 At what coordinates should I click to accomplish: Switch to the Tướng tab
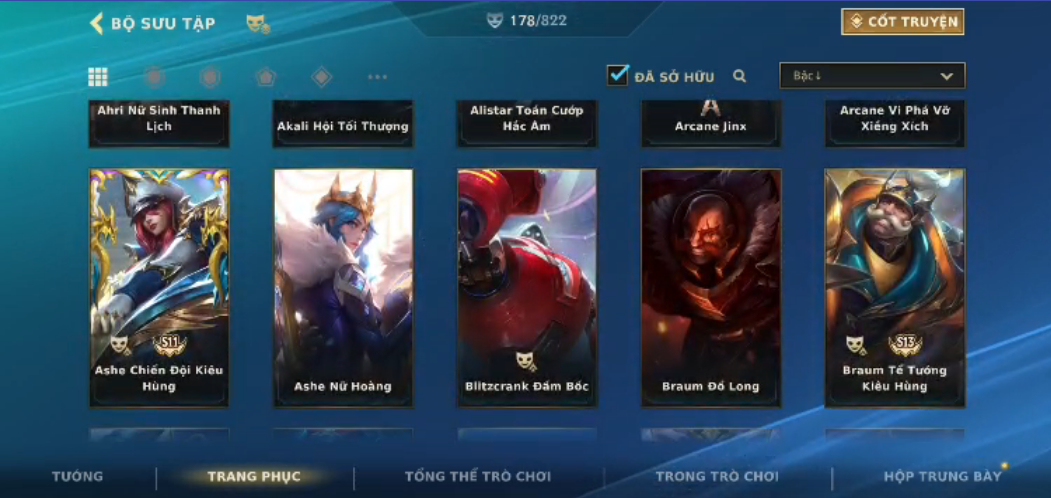pyautogui.click(x=78, y=476)
